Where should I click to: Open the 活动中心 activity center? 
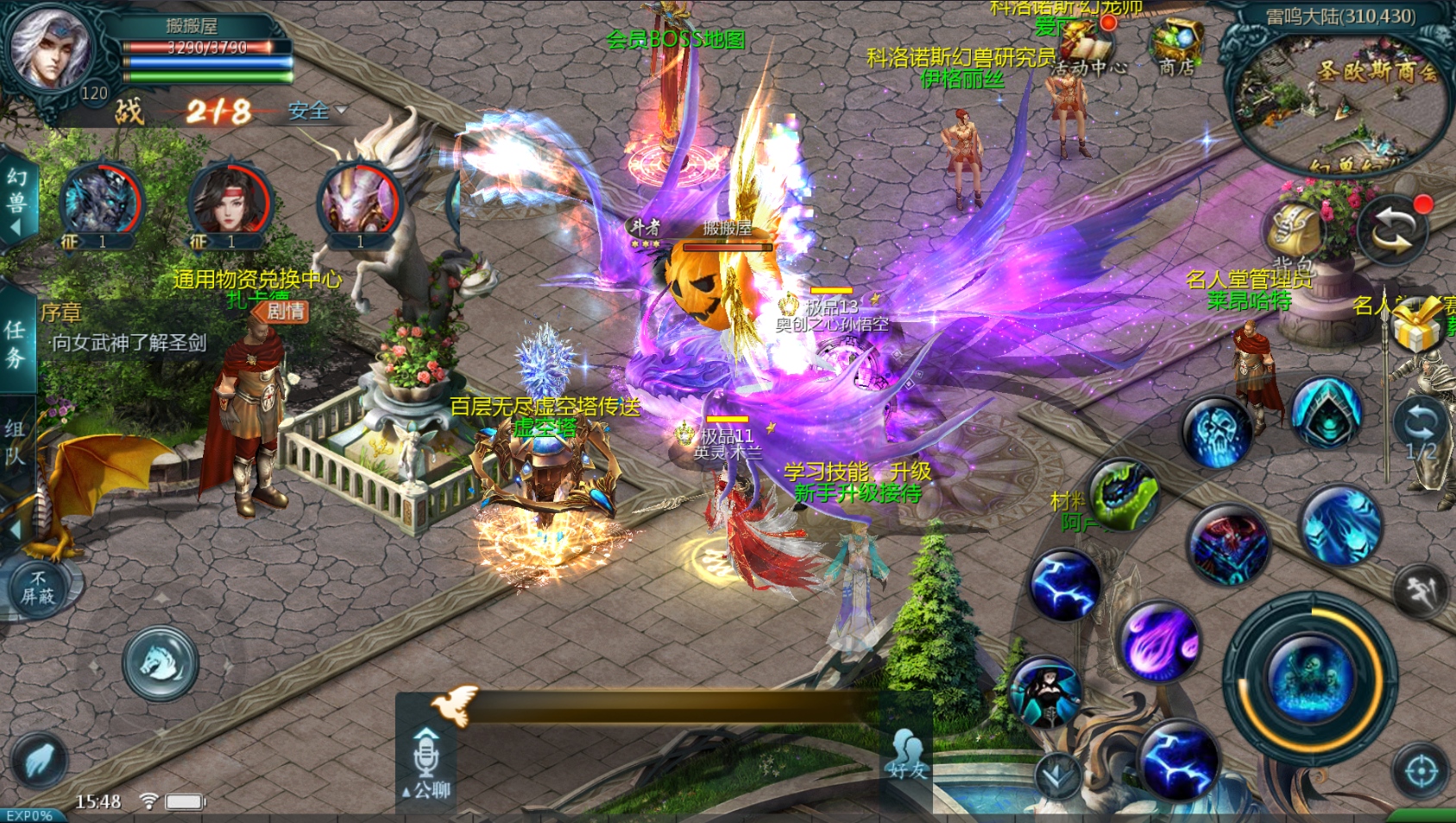(1087, 48)
